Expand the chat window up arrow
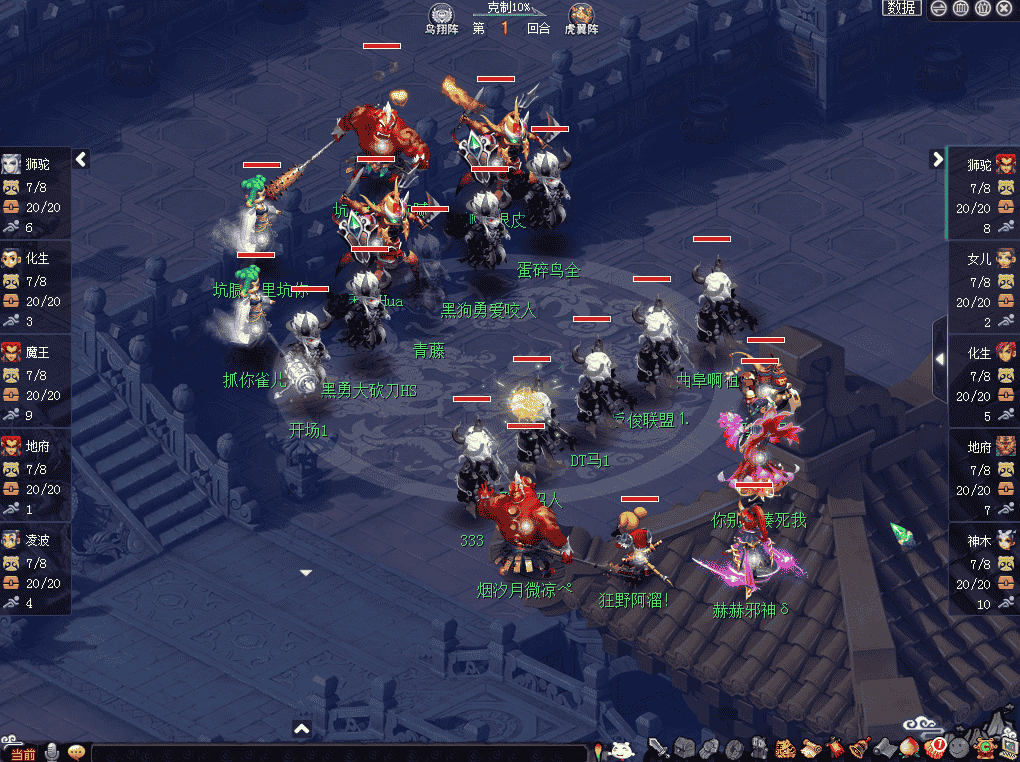 (x=302, y=729)
